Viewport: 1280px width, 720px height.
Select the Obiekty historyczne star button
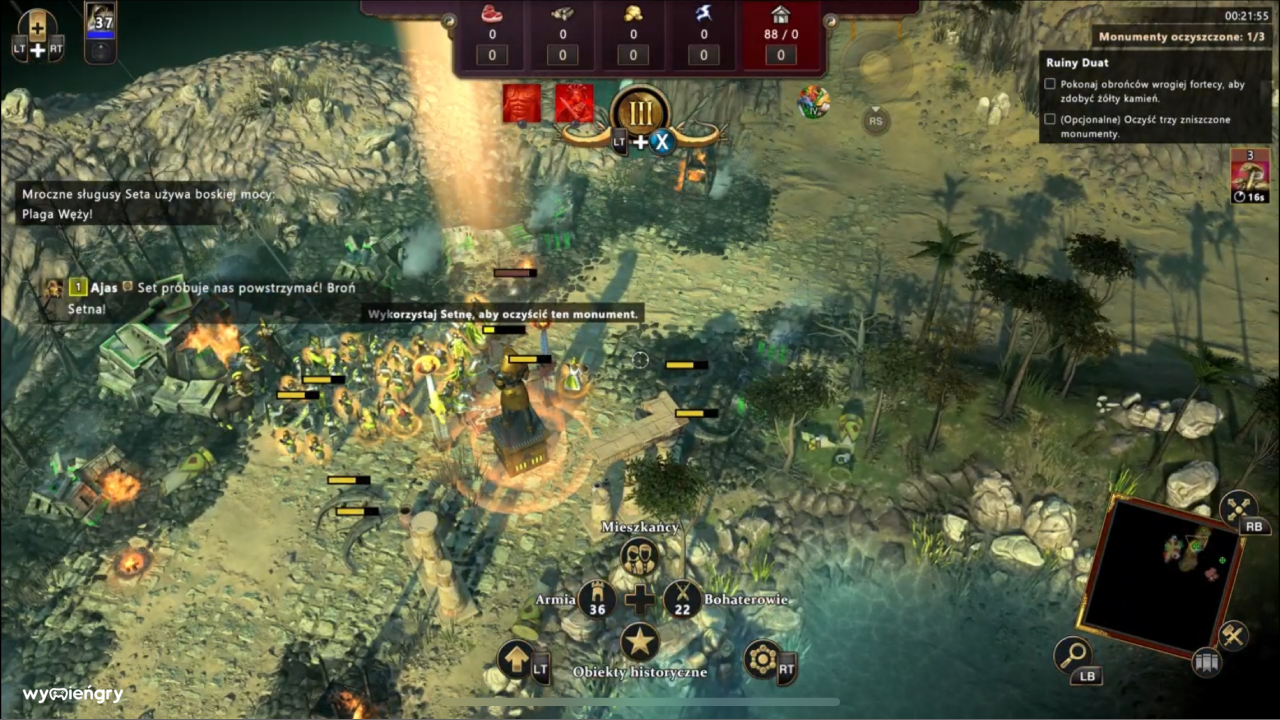[639, 642]
